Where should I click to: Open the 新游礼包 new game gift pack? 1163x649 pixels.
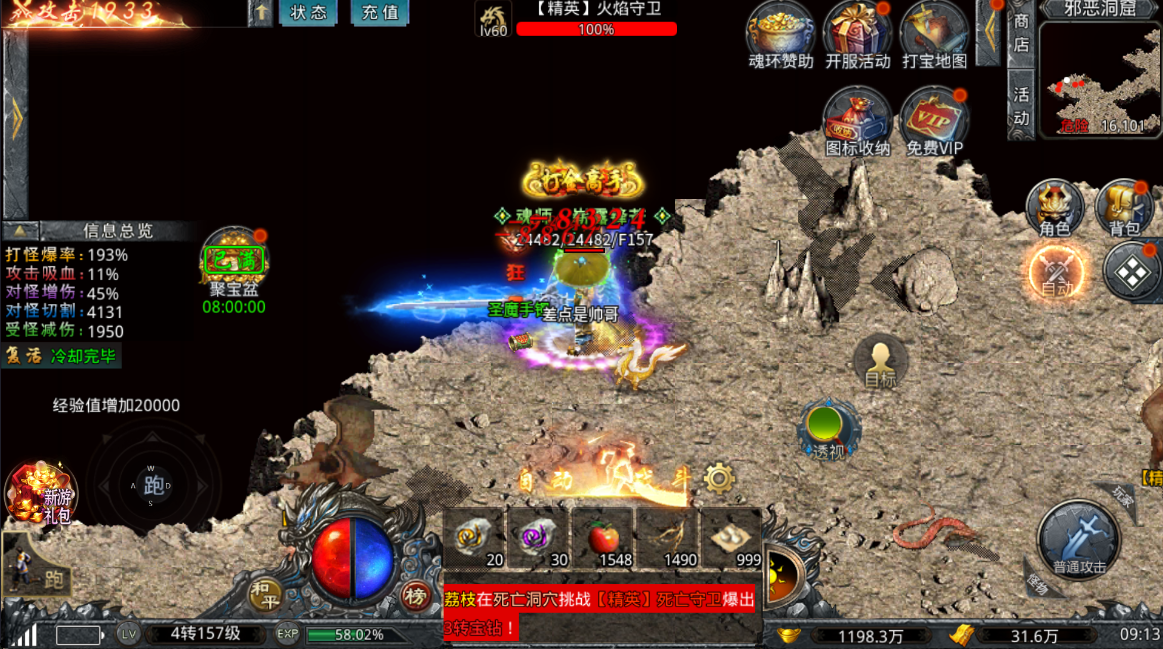[x=42, y=492]
